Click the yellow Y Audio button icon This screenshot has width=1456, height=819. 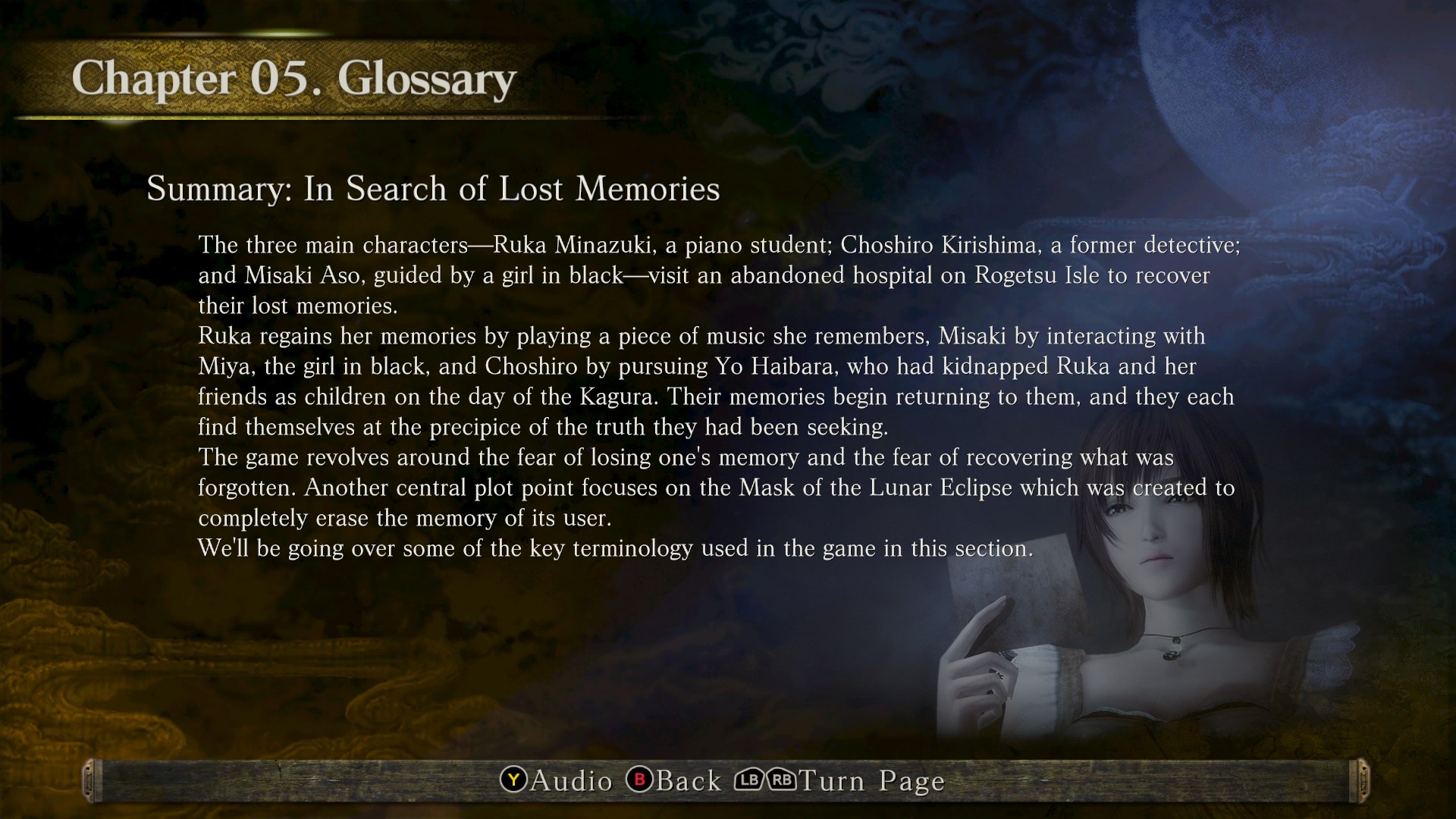click(513, 780)
